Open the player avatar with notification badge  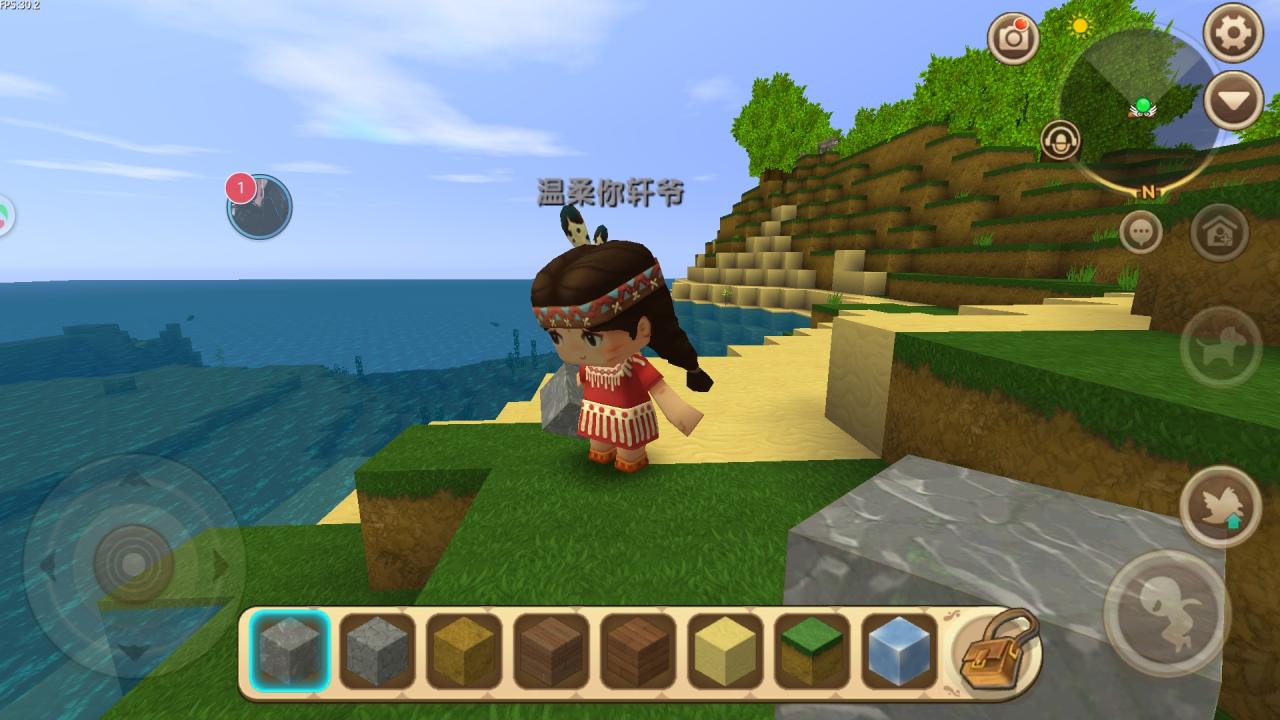pos(259,207)
